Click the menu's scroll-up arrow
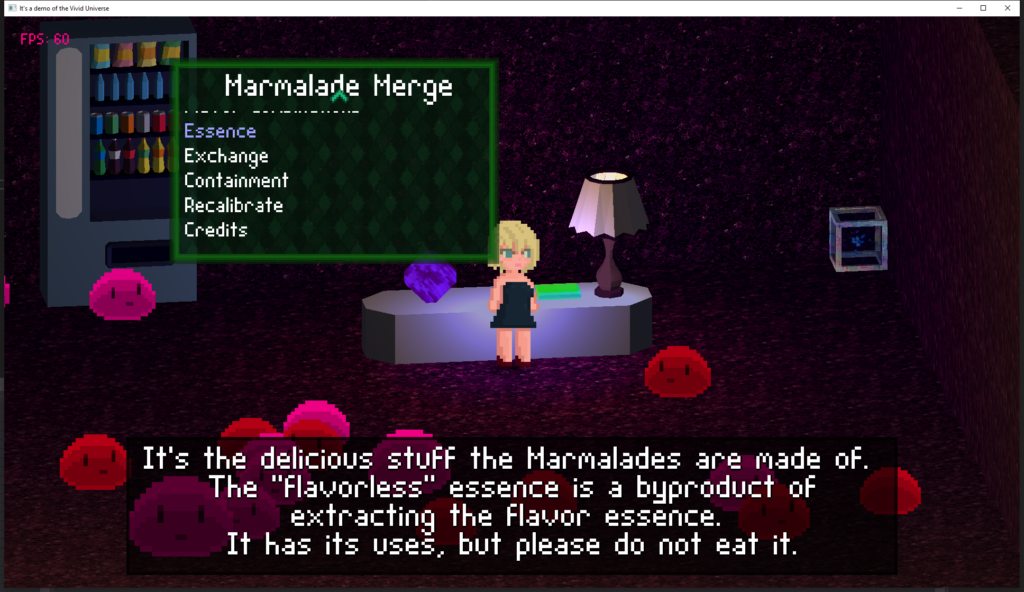Screen dimensions: 1024x592 point(339,98)
